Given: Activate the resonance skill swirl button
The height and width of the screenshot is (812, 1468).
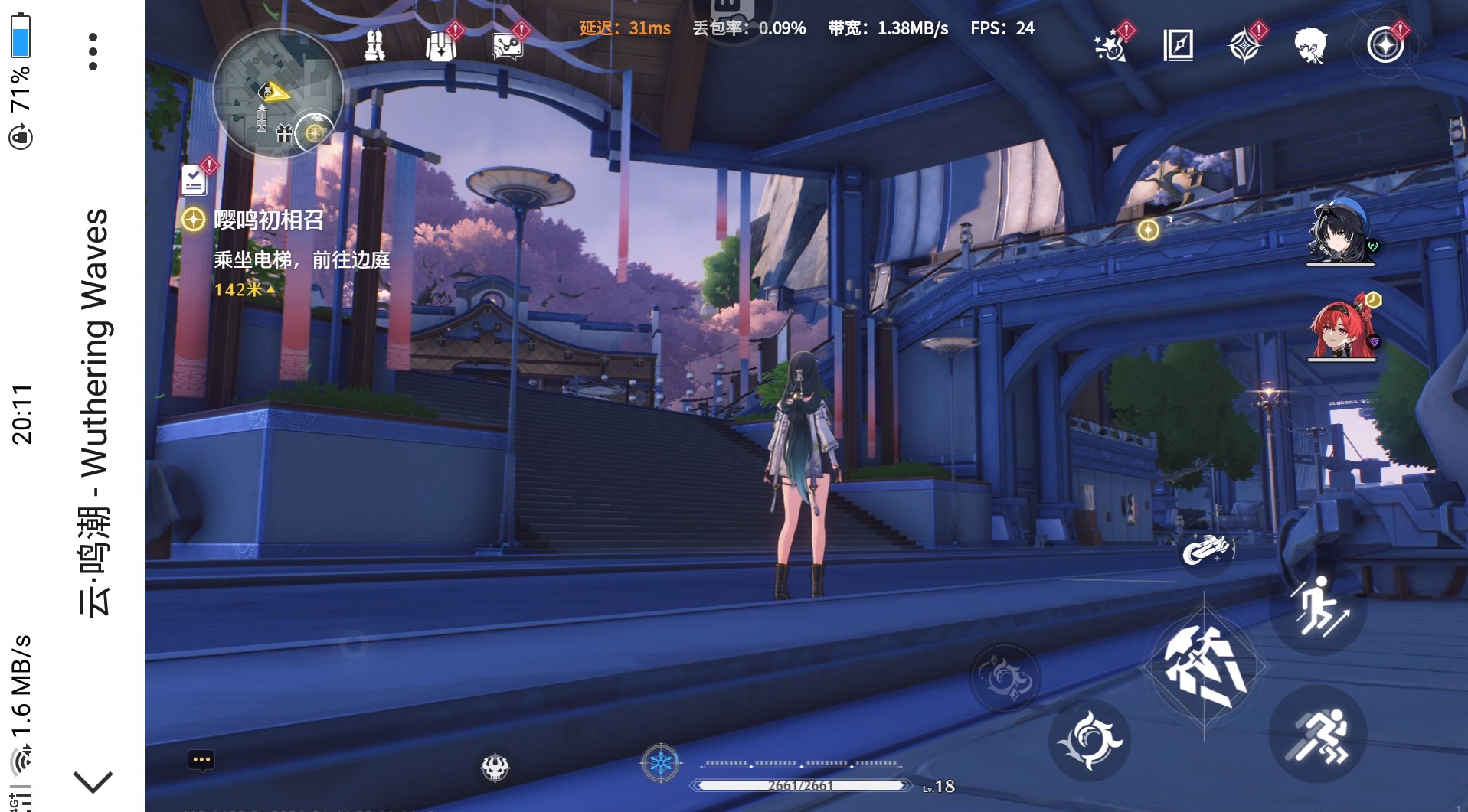Looking at the screenshot, I should pos(1089,739).
